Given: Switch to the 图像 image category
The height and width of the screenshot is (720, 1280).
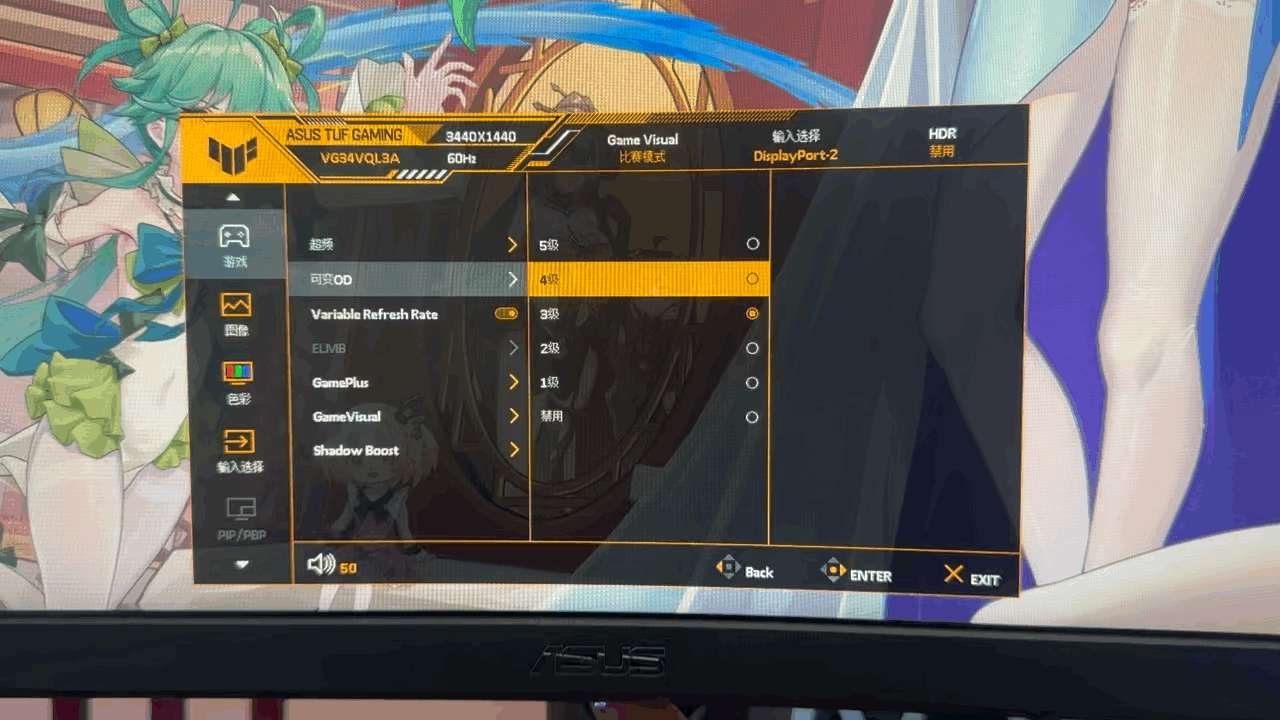Looking at the screenshot, I should [x=237, y=313].
